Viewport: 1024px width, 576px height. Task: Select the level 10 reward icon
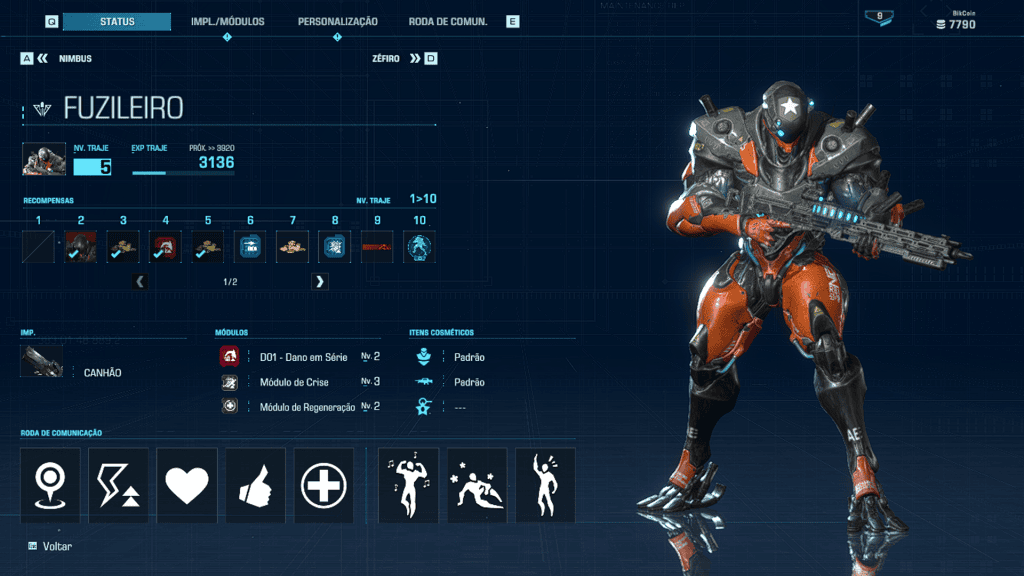(419, 247)
